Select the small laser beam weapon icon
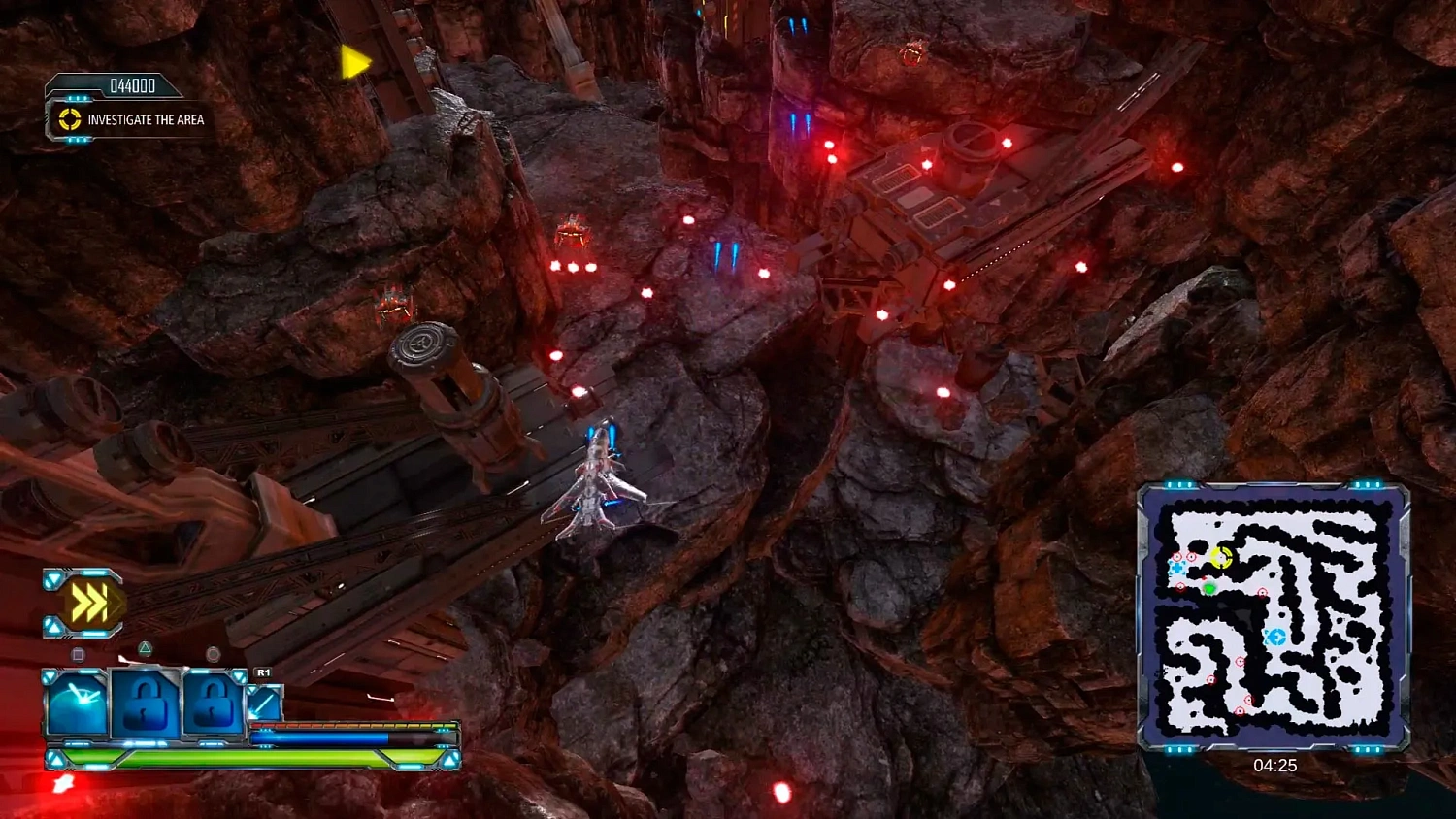Viewport: 1456px width, 819px height. pos(264,704)
